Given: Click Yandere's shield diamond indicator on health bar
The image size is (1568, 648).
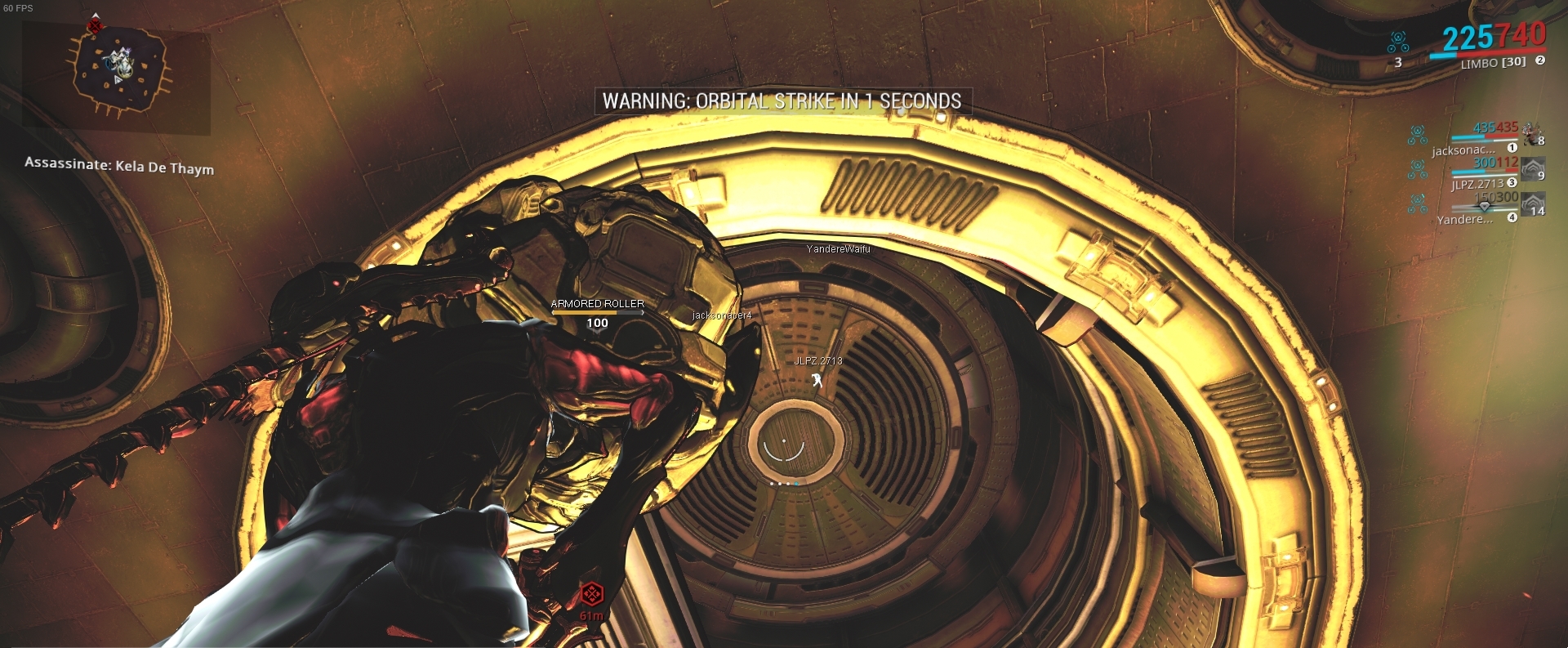Looking at the screenshot, I should point(1485,207).
